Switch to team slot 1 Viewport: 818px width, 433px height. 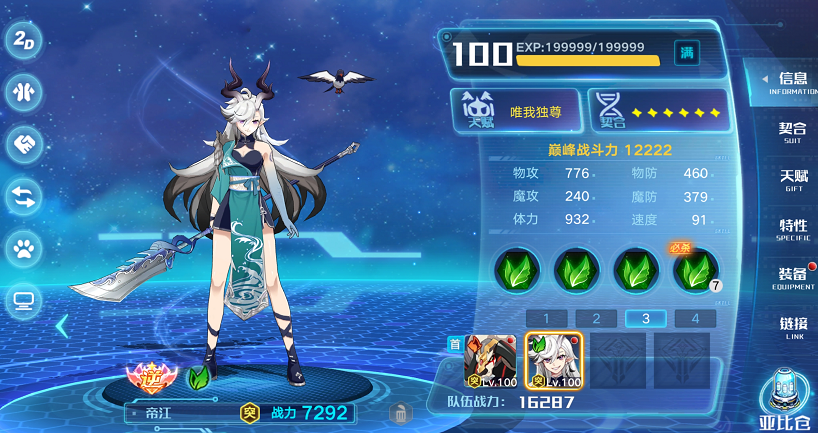(x=547, y=319)
